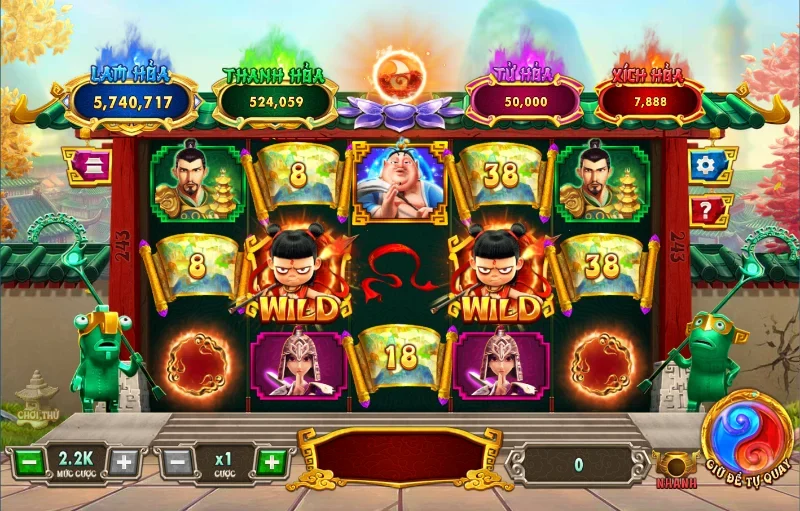The image size is (800, 511).
Task: Toggle the Nhanh fast spin mode
Action: (676, 468)
